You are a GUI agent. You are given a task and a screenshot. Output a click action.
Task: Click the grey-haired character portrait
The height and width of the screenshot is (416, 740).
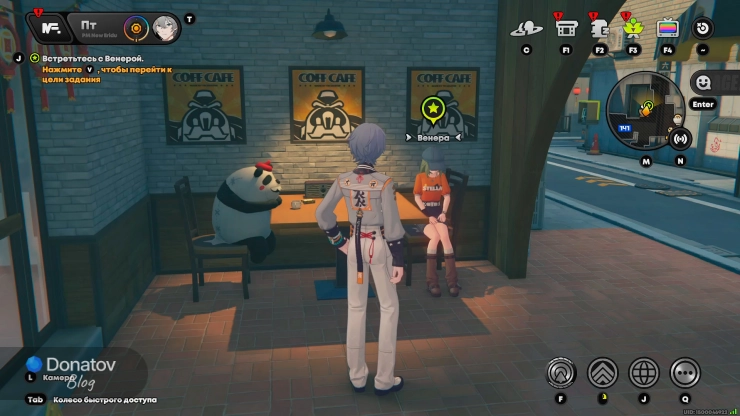pos(166,27)
